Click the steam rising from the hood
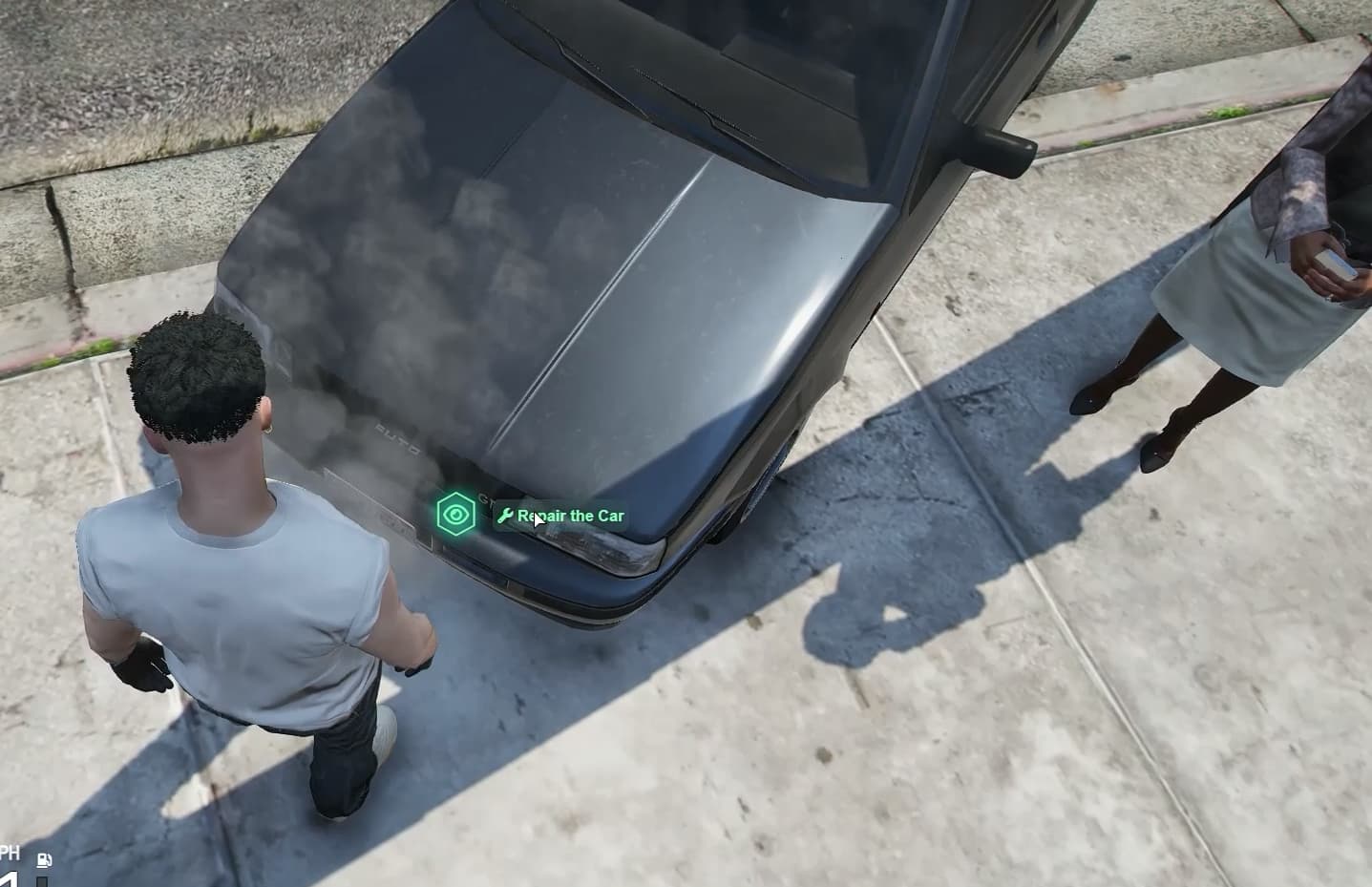 pos(401,286)
